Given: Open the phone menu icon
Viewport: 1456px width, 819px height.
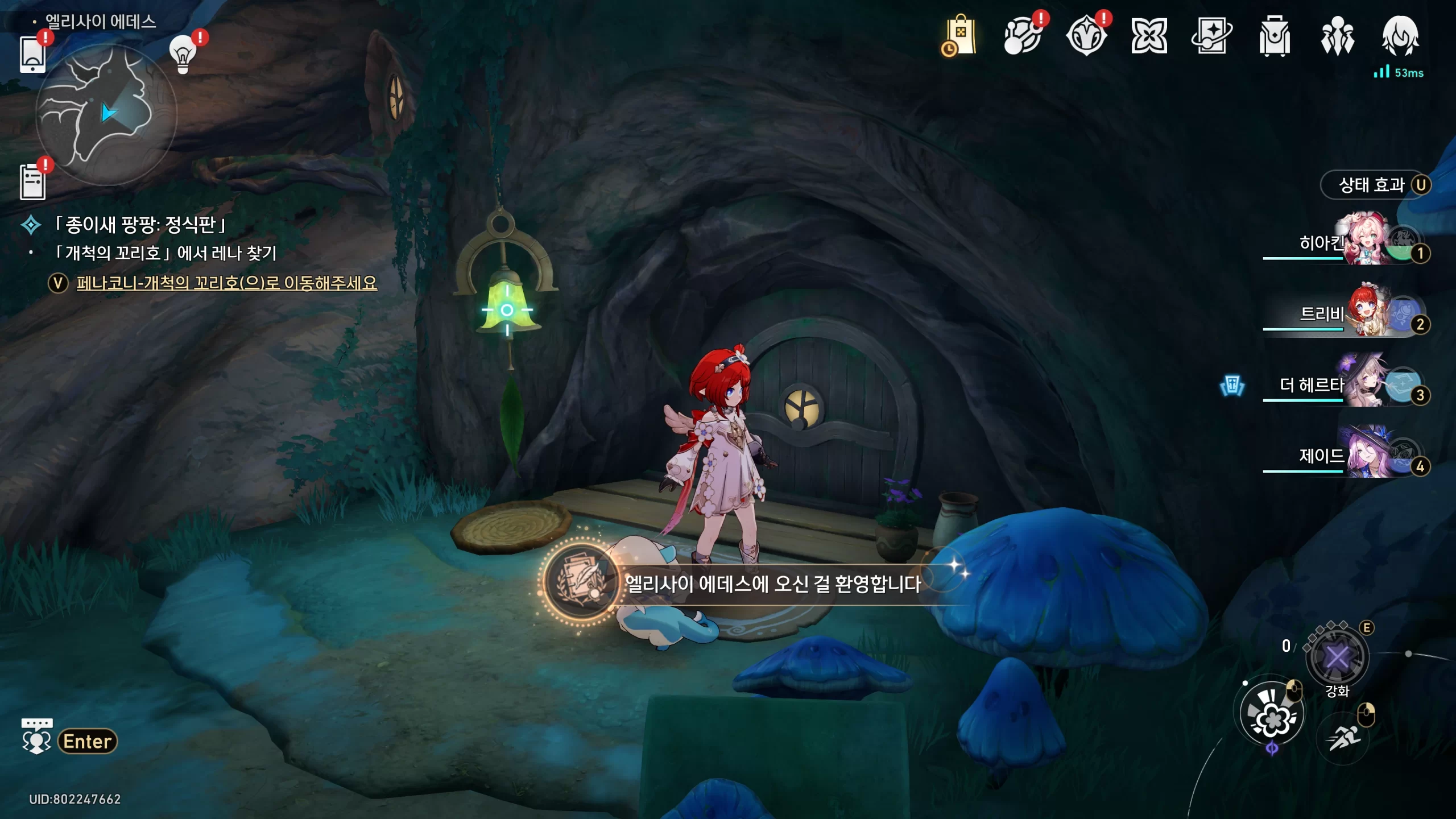Looking at the screenshot, I should 32,54.
